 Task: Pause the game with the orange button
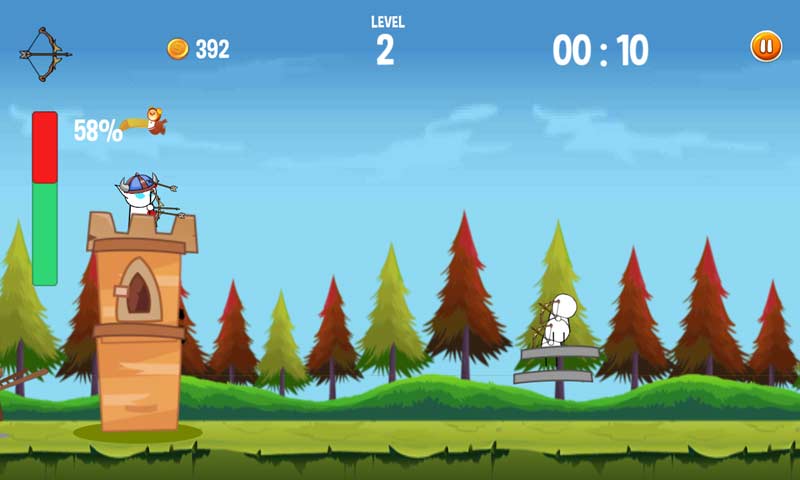click(x=766, y=46)
